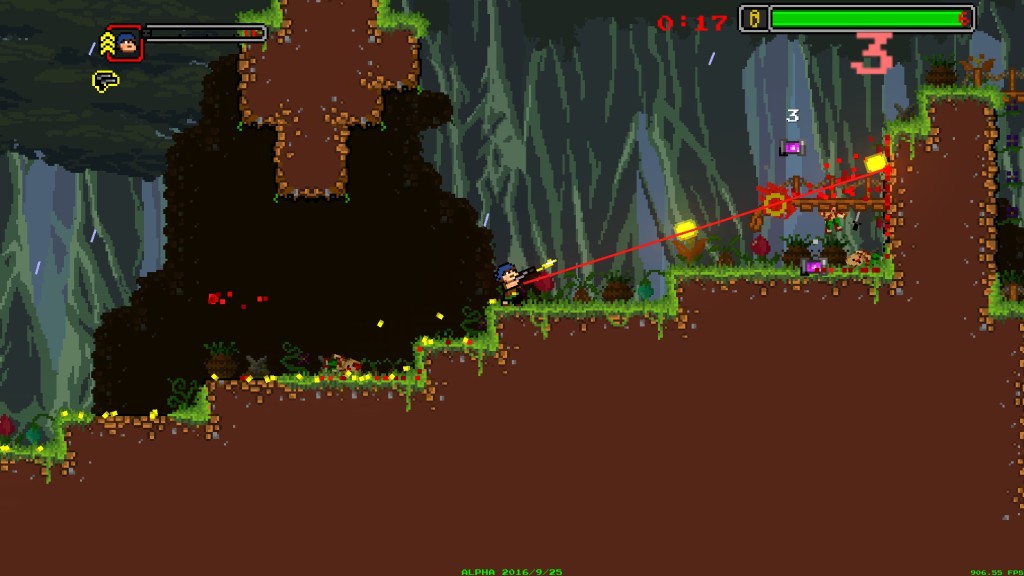Select the yellow pistol weapon icon
Viewport: 1024px width, 576px height.
(105, 80)
